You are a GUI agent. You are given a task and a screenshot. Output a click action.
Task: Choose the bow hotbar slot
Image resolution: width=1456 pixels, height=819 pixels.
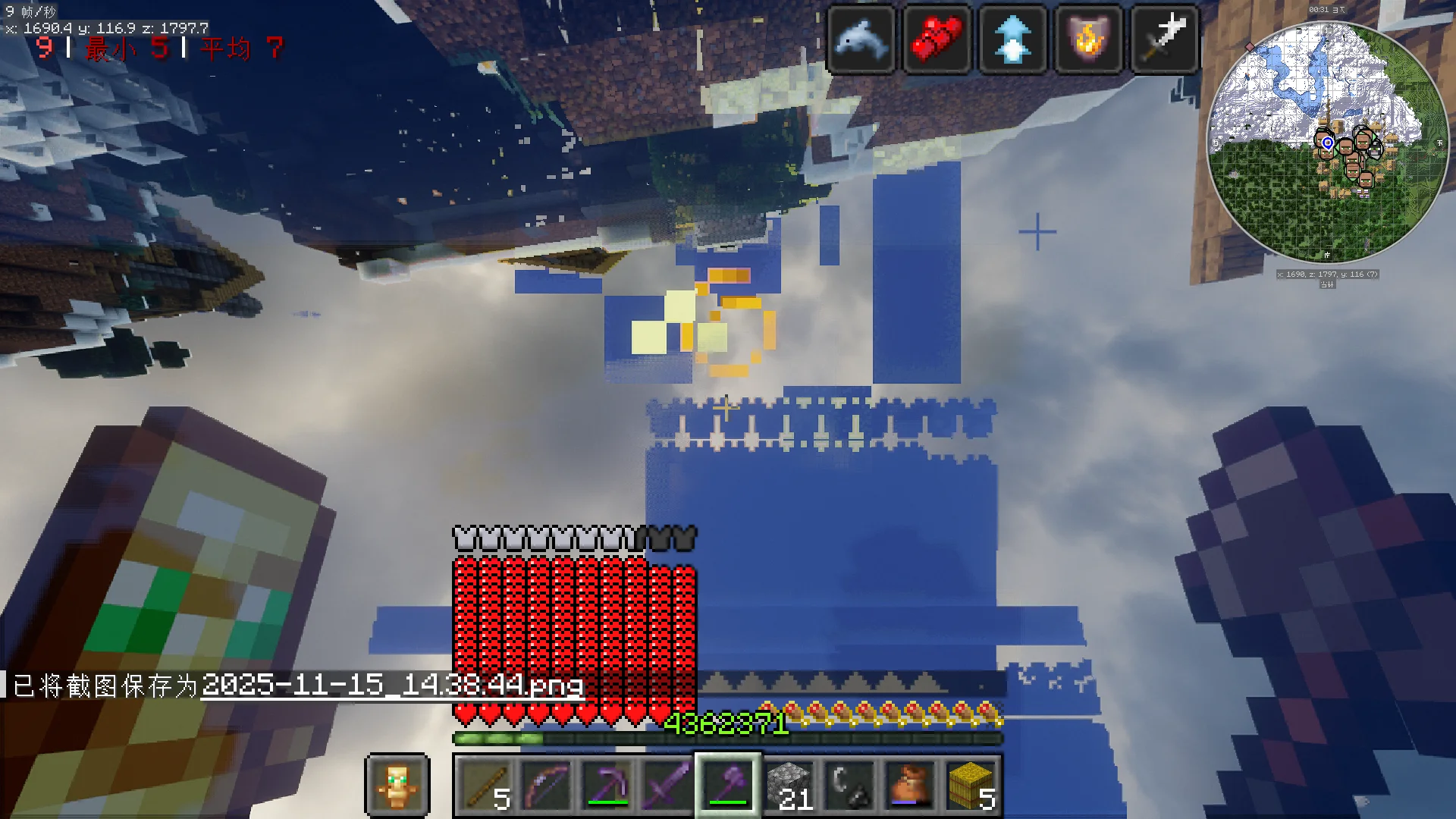pyautogui.click(x=546, y=785)
